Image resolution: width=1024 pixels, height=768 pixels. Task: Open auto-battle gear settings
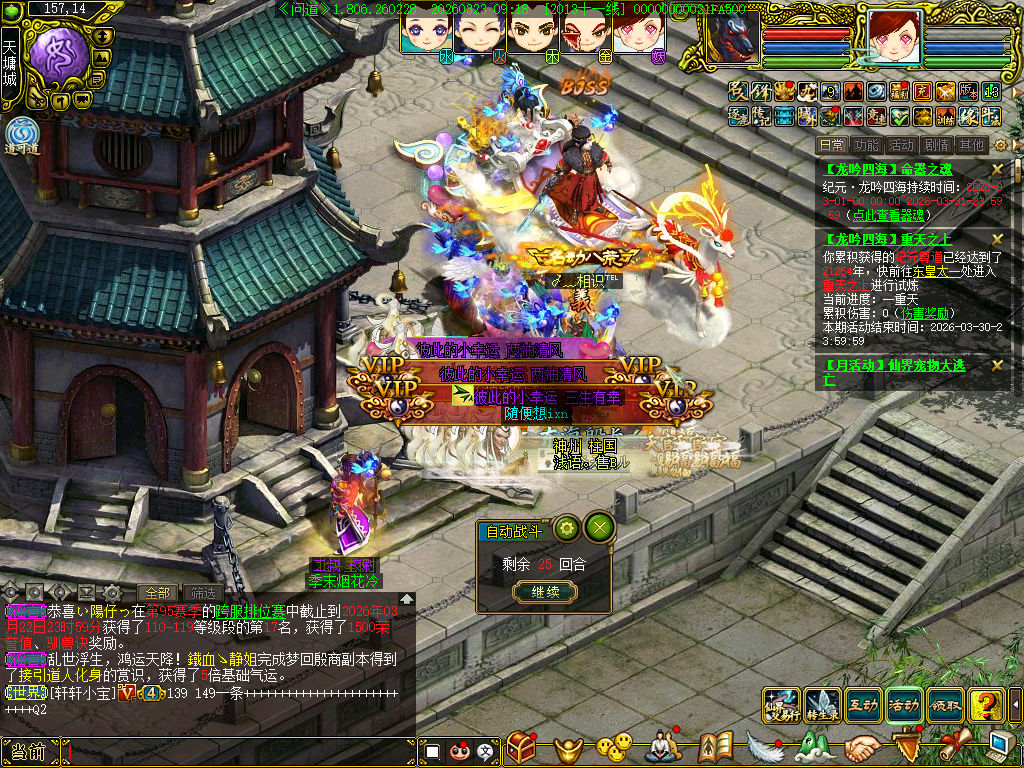[567, 527]
